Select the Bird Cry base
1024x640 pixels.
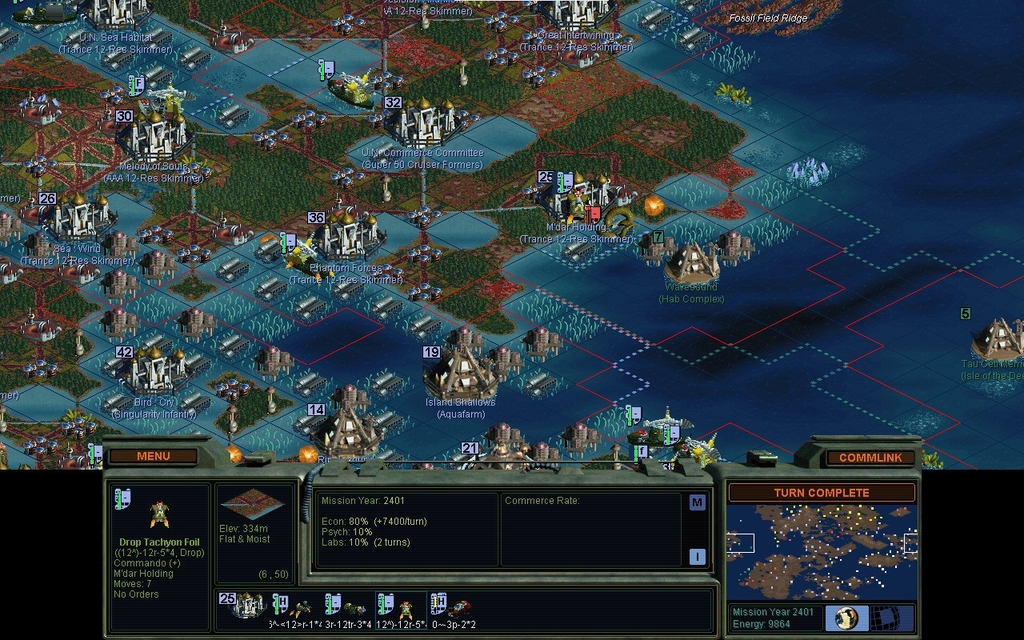(x=153, y=371)
